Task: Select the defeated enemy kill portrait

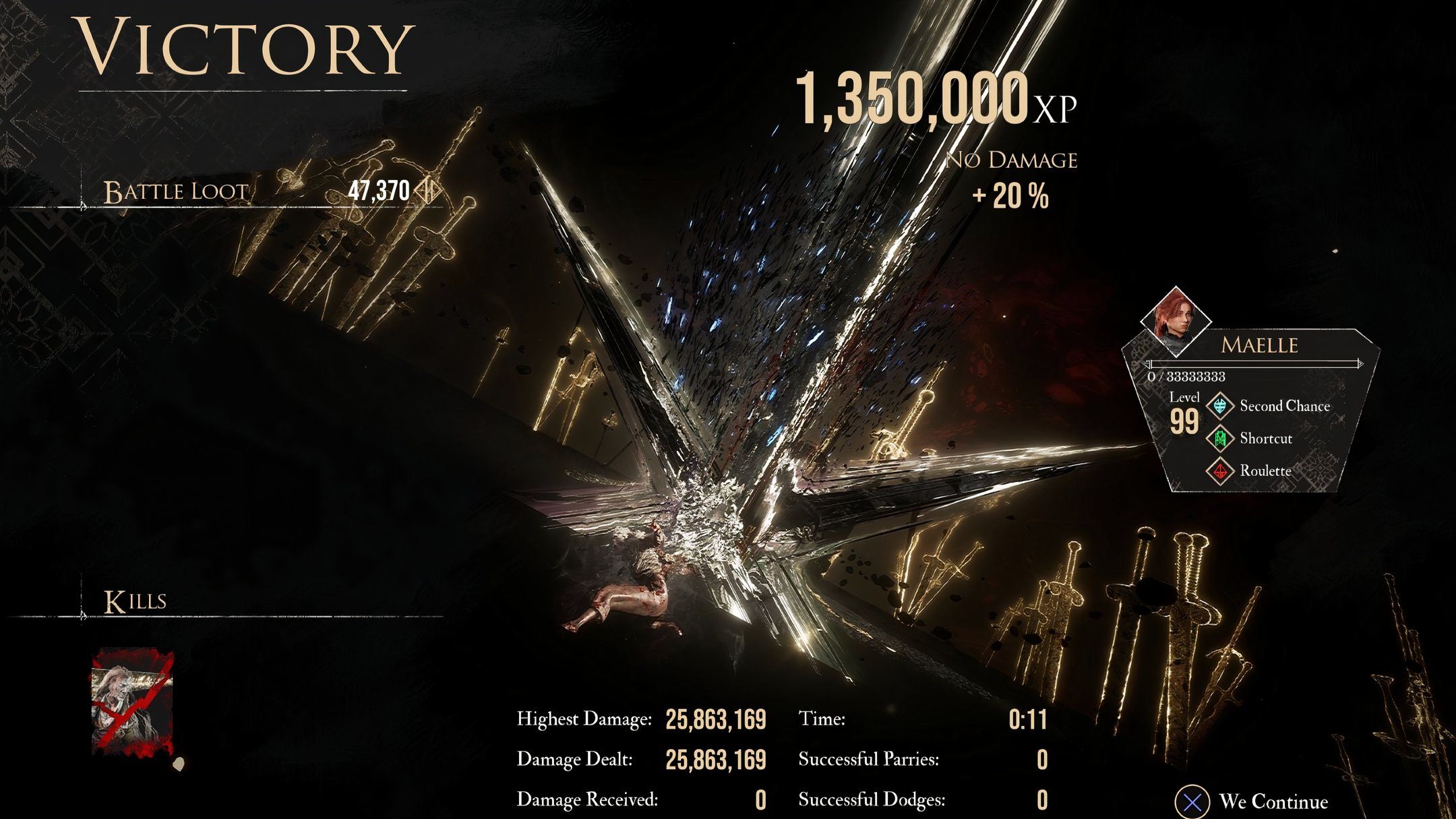Action: (132, 702)
